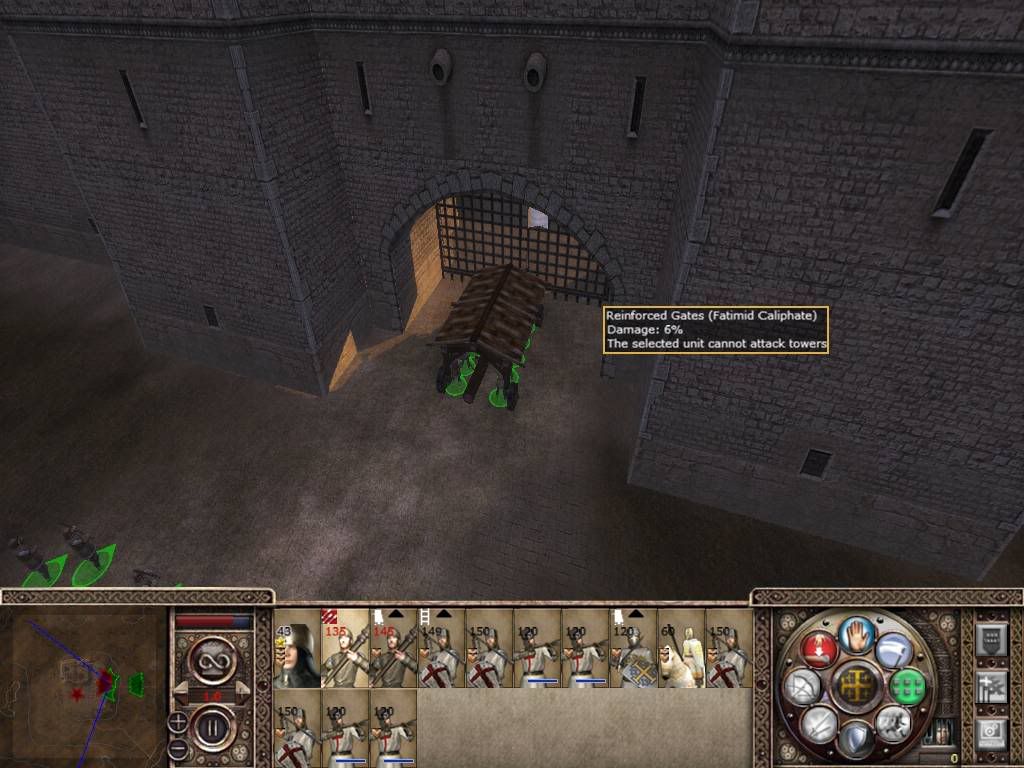Toggle guard mode with the shield icon
This screenshot has width=1024, height=768.
[854, 738]
